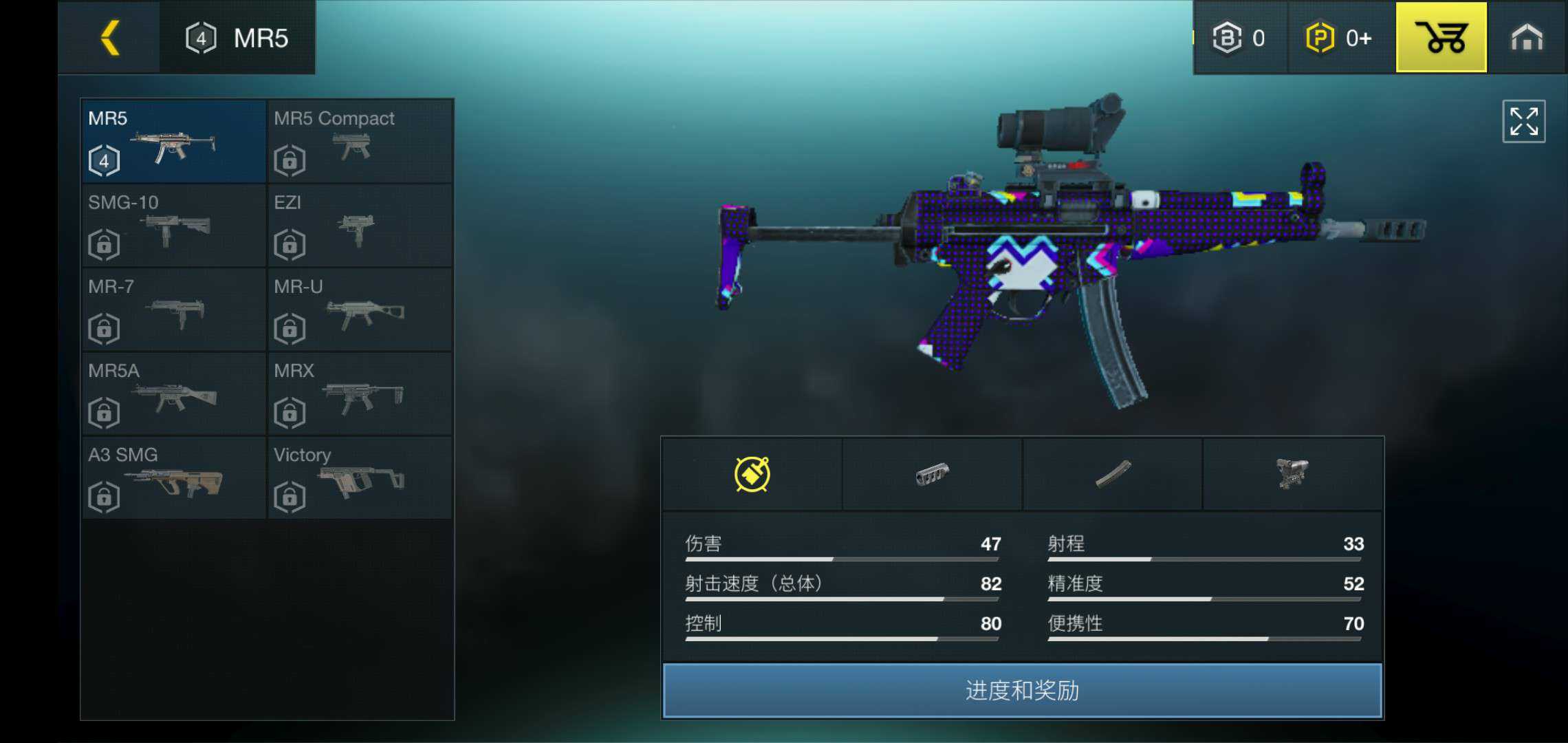Select the MR5A weapon tile

pyautogui.click(x=173, y=394)
